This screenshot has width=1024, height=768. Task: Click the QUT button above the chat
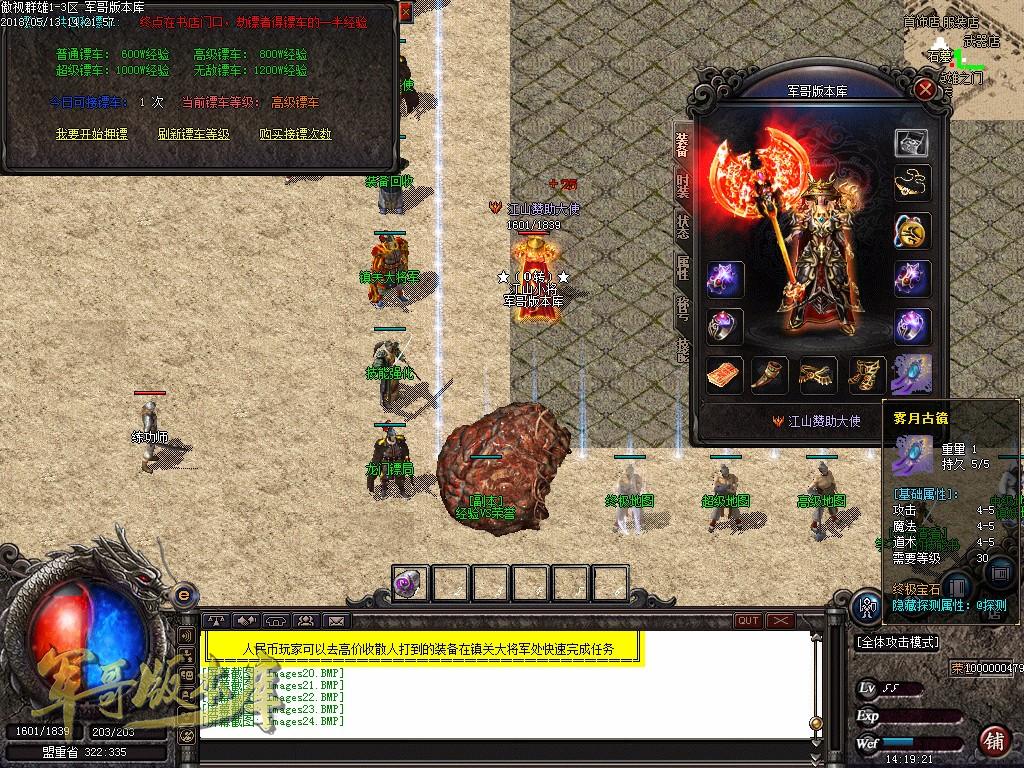tap(748, 621)
